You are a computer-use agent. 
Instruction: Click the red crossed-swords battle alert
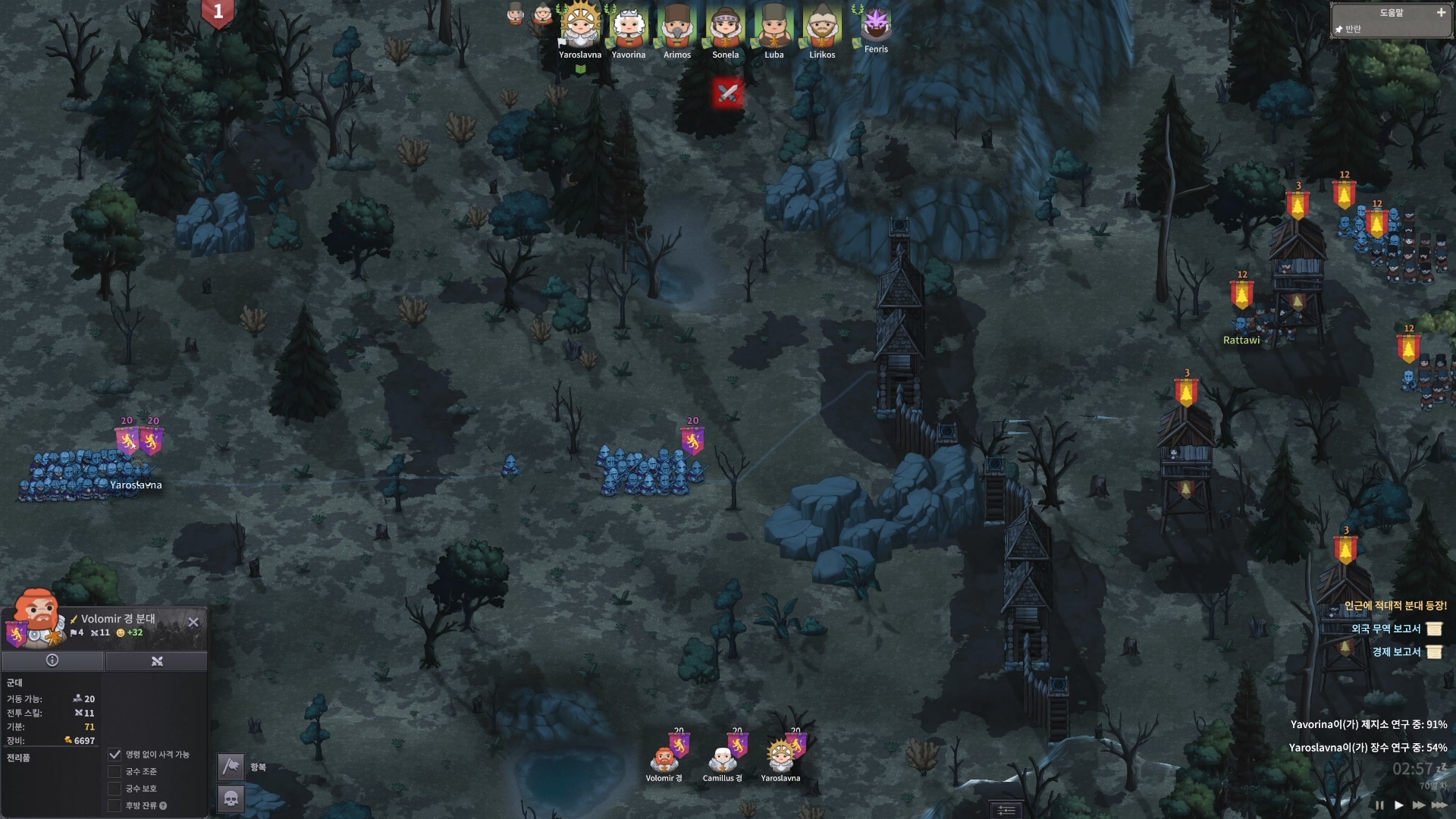(727, 93)
